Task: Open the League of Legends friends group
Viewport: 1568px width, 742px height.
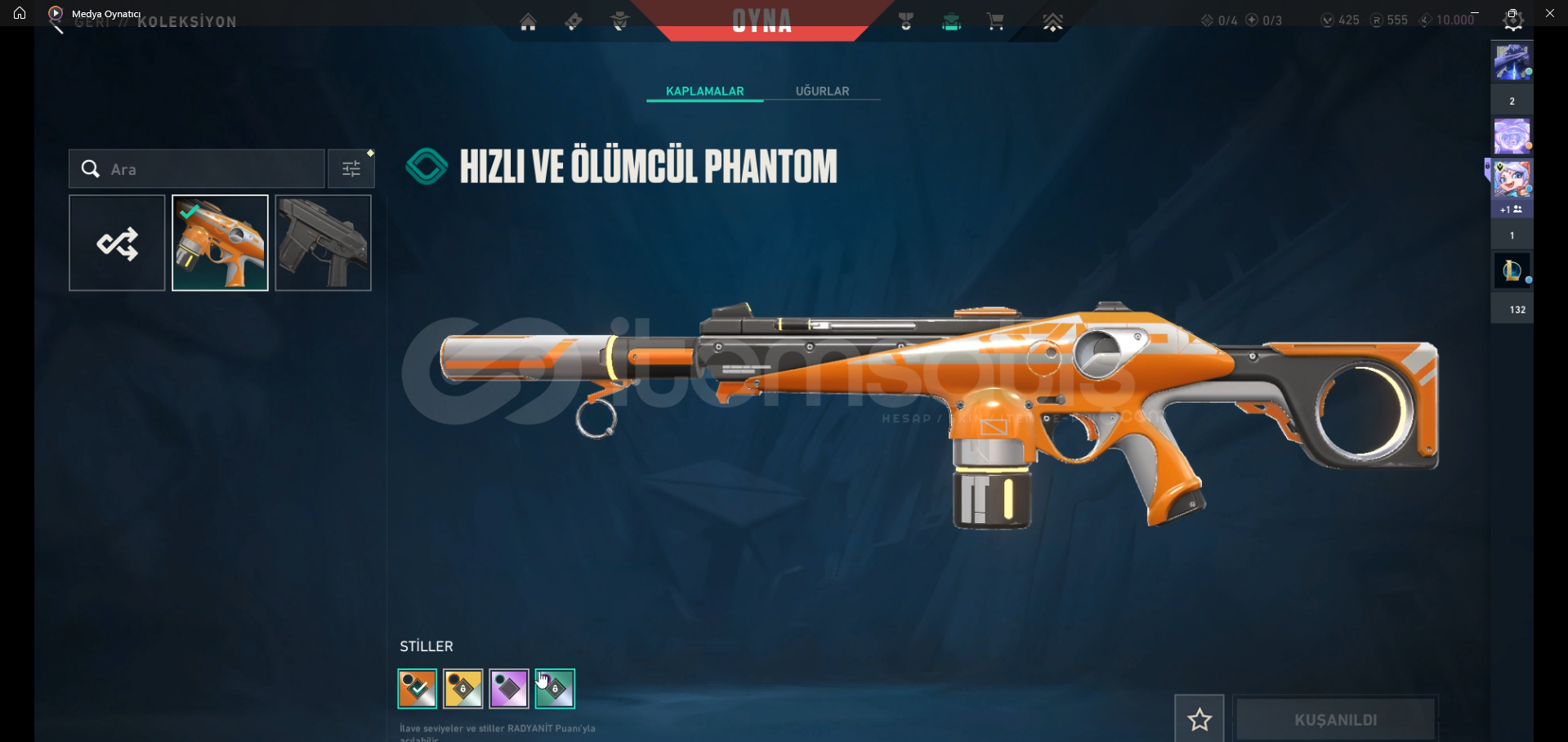Action: click(1512, 271)
